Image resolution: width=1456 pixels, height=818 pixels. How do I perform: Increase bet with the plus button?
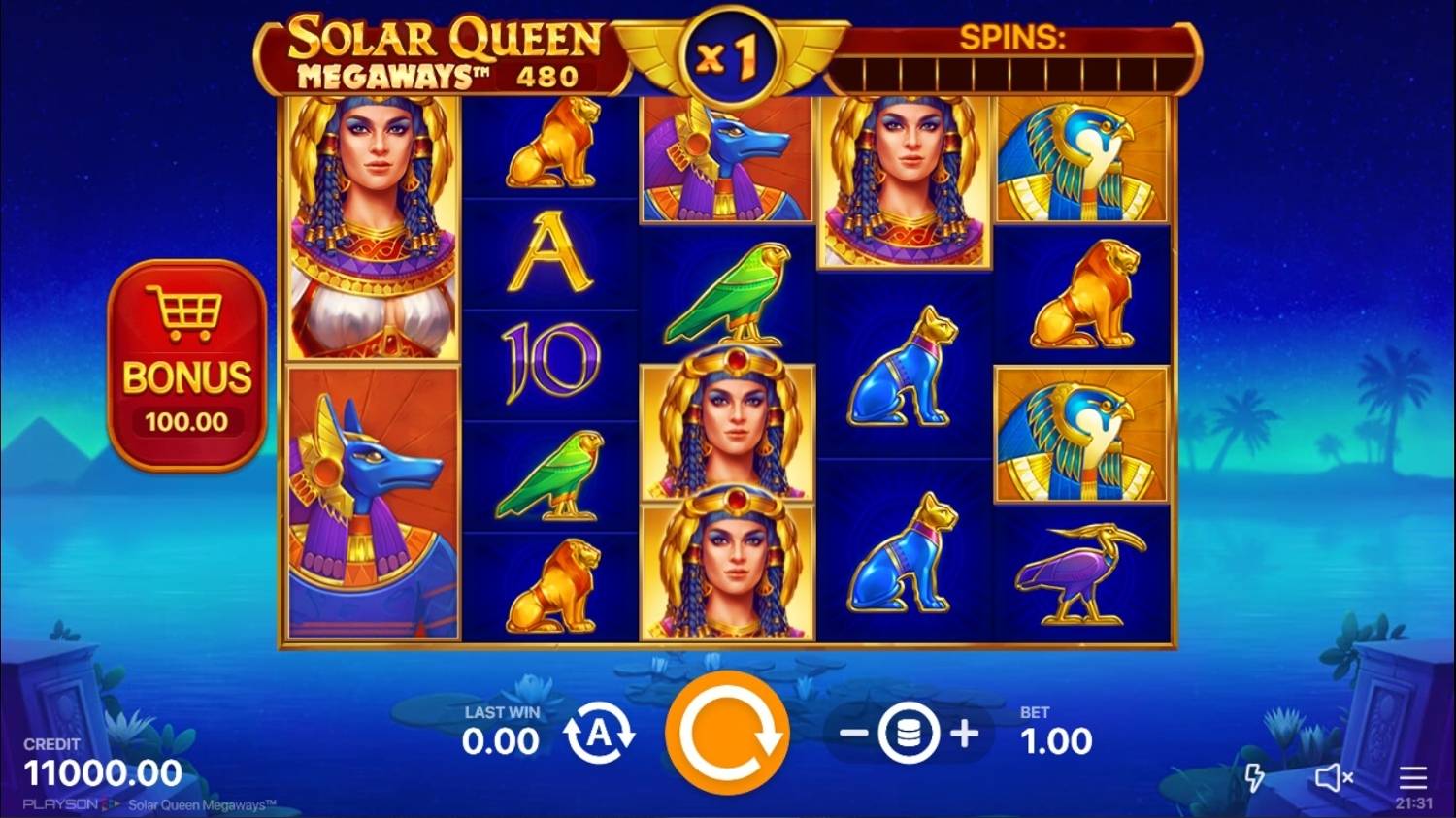click(964, 735)
